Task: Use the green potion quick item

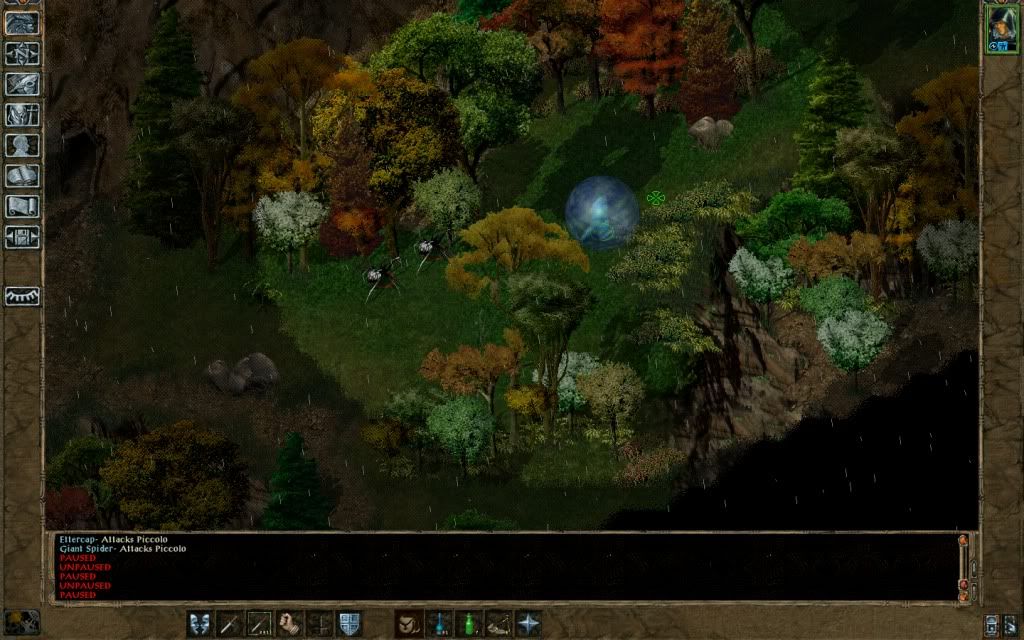Action: [x=468, y=623]
